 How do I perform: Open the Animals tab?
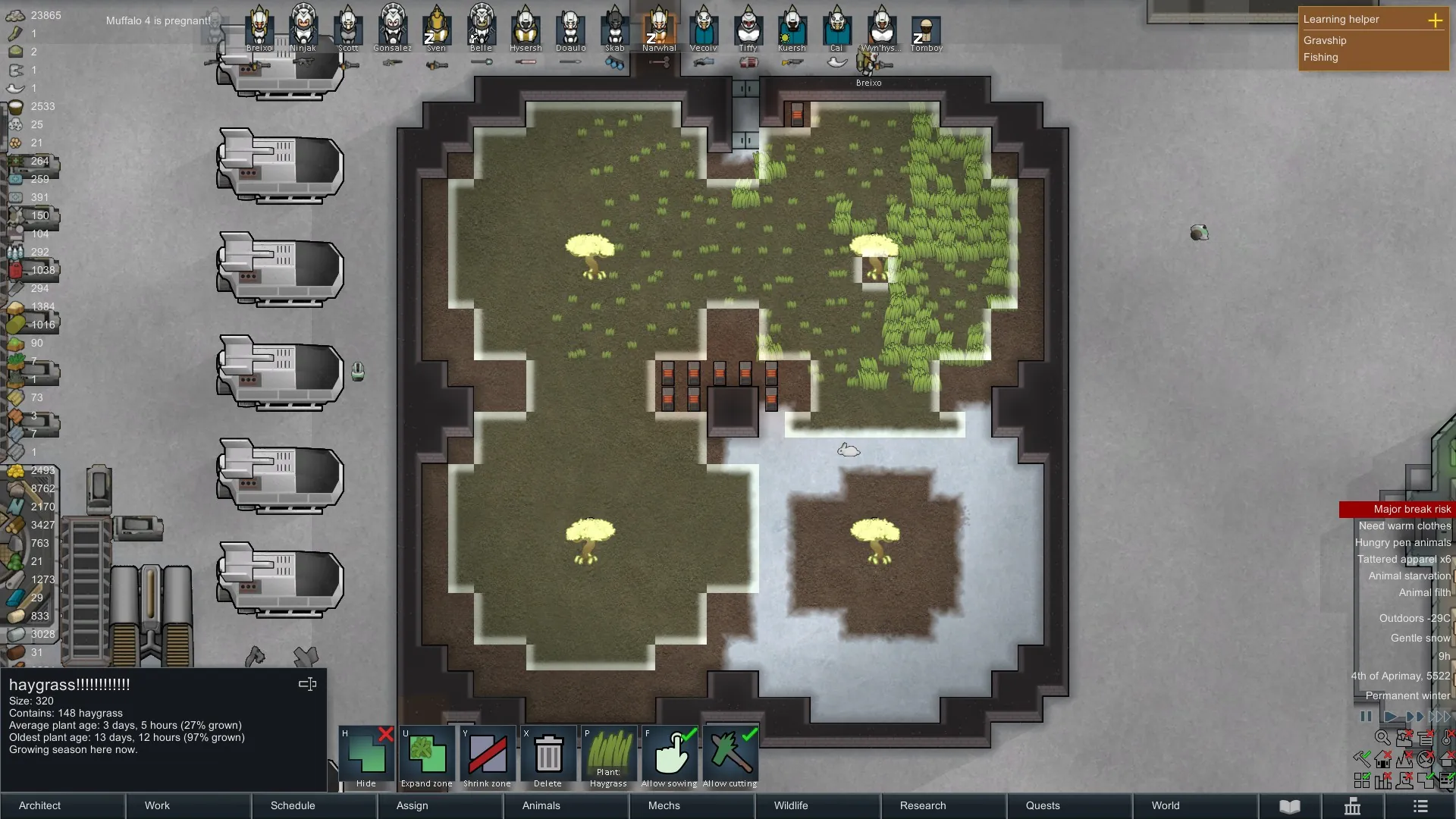[541, 805]
